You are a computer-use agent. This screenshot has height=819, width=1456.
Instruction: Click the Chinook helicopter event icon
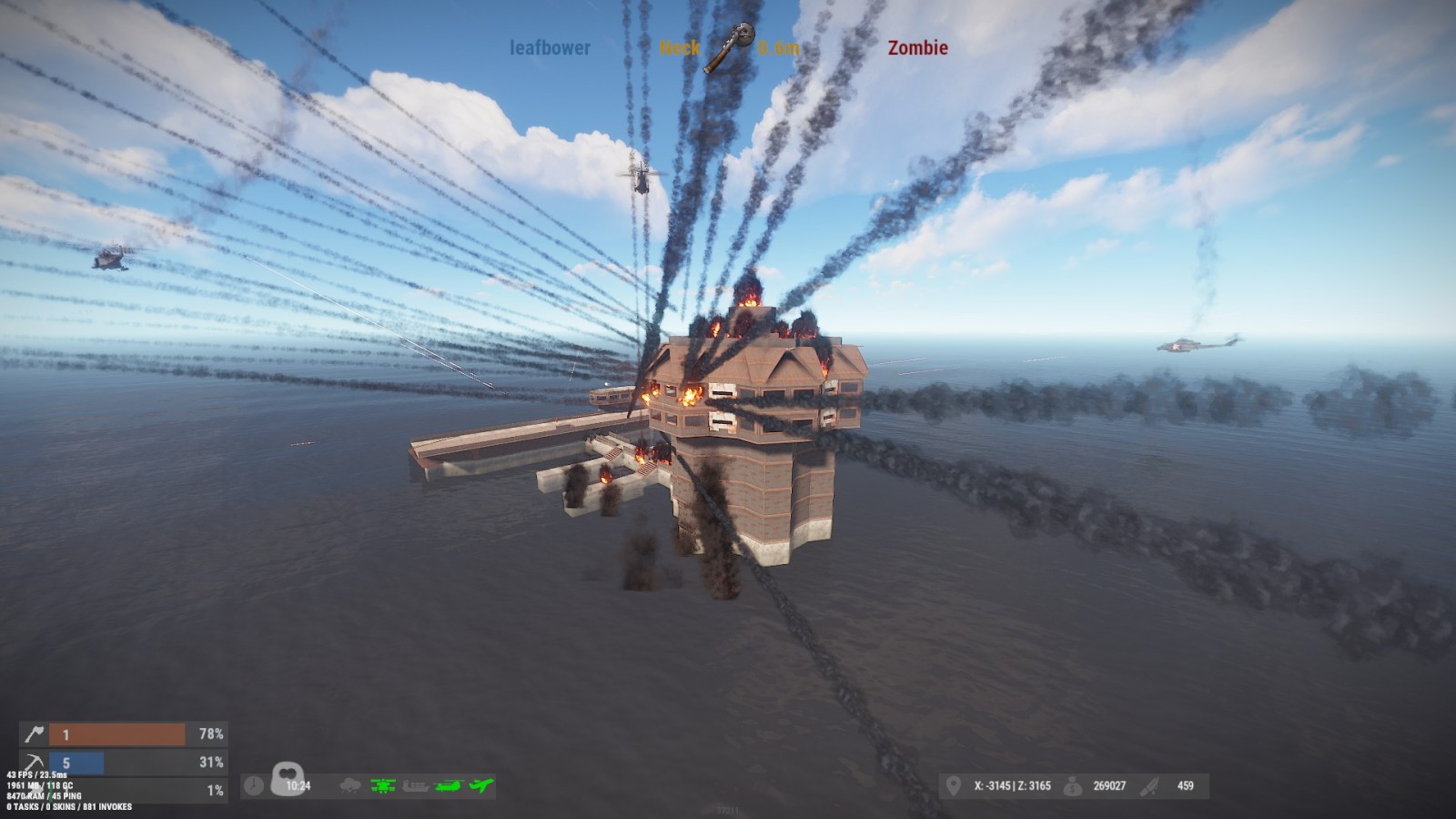[449, 785]
